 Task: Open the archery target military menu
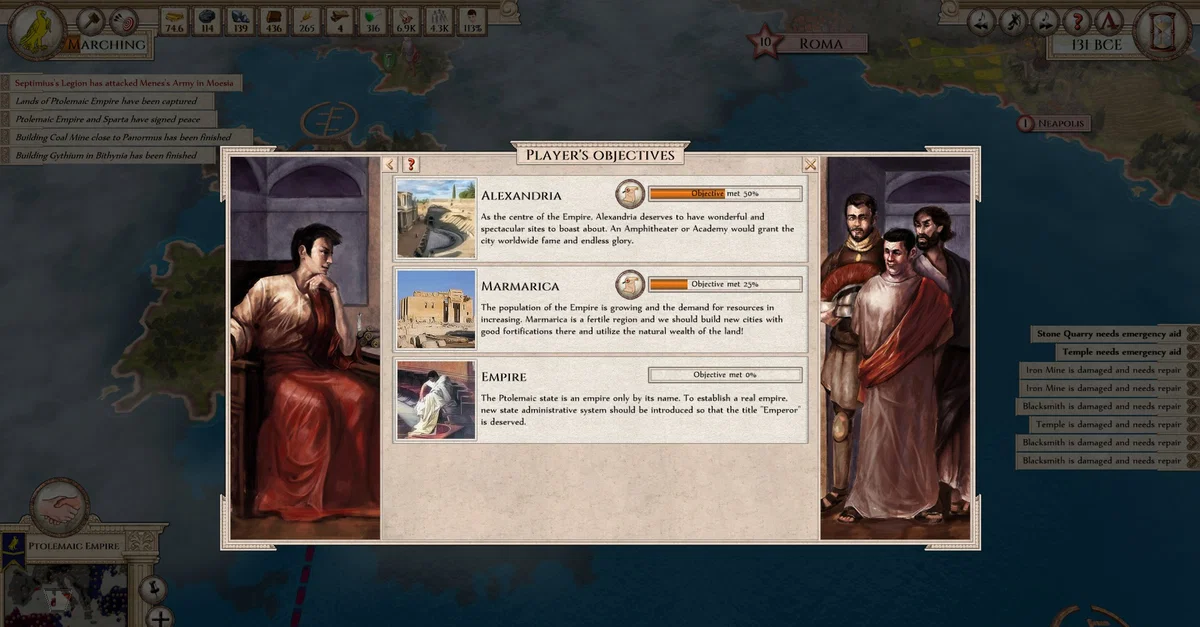click(124, 20)
